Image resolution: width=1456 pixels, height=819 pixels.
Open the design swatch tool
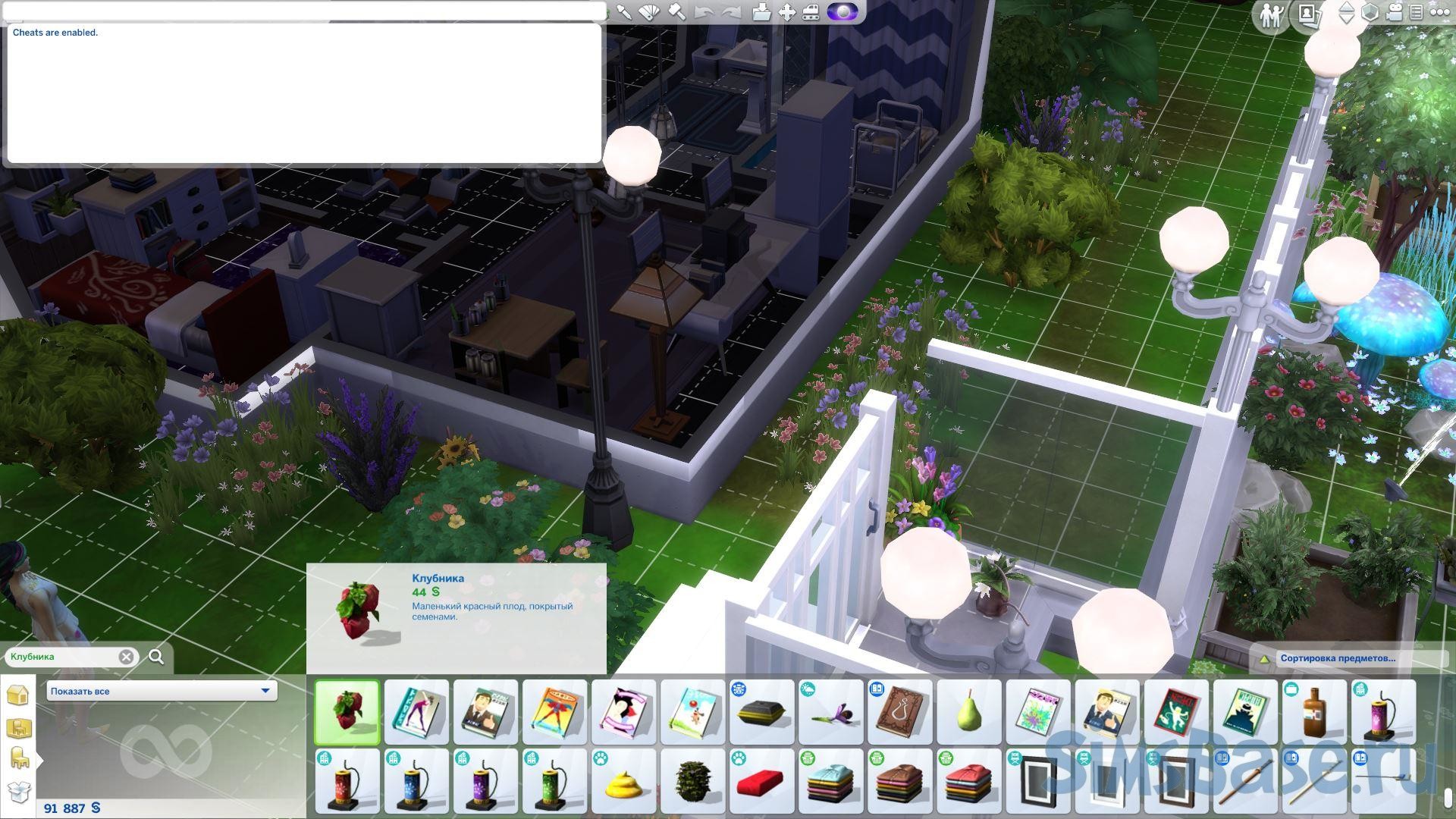click(x=649, y=12)
